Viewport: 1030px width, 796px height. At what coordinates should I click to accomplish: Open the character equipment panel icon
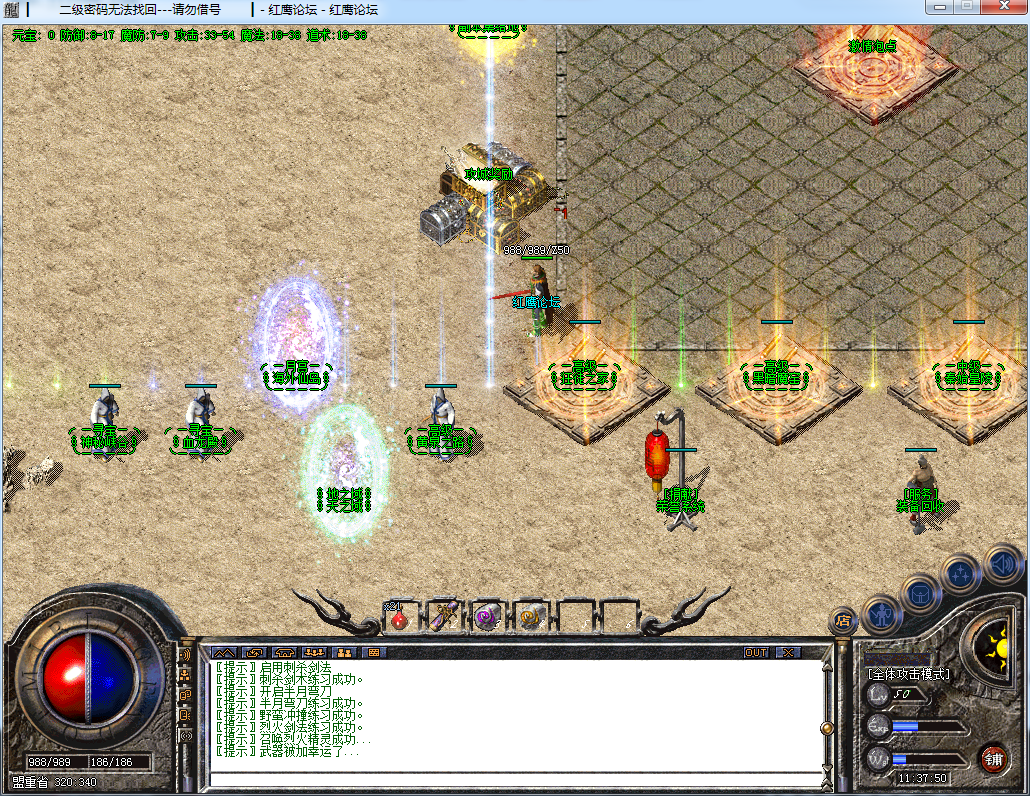882,612
